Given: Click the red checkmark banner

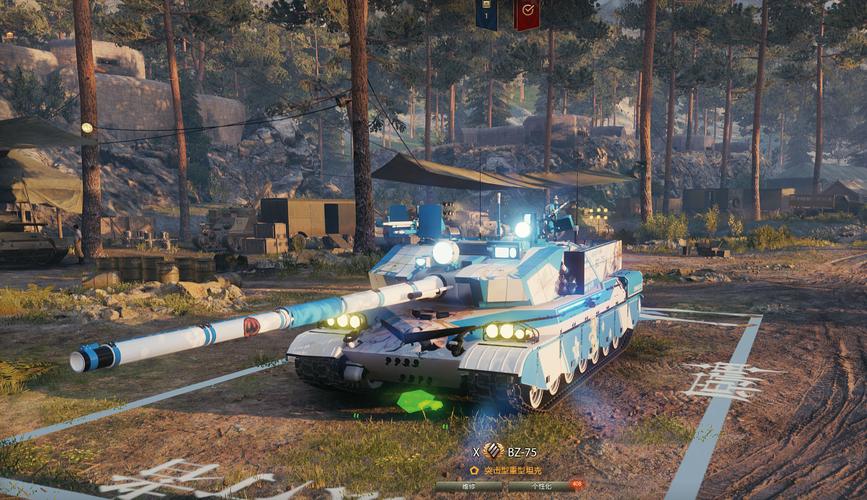Looking at the screenshot, I should click(526, 14).
